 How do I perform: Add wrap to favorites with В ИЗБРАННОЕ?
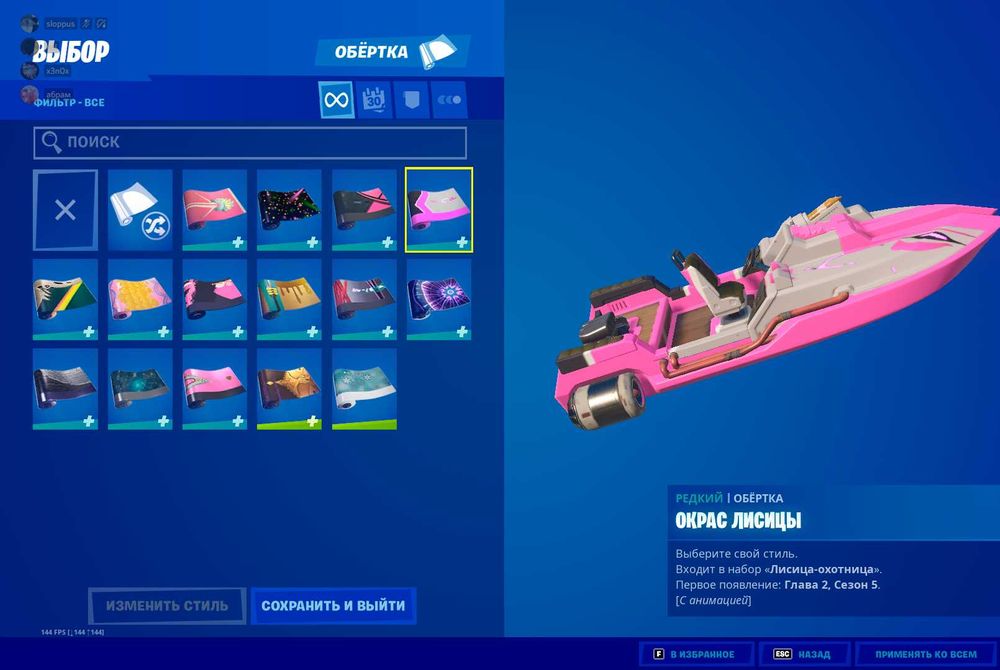pos(696,654)
